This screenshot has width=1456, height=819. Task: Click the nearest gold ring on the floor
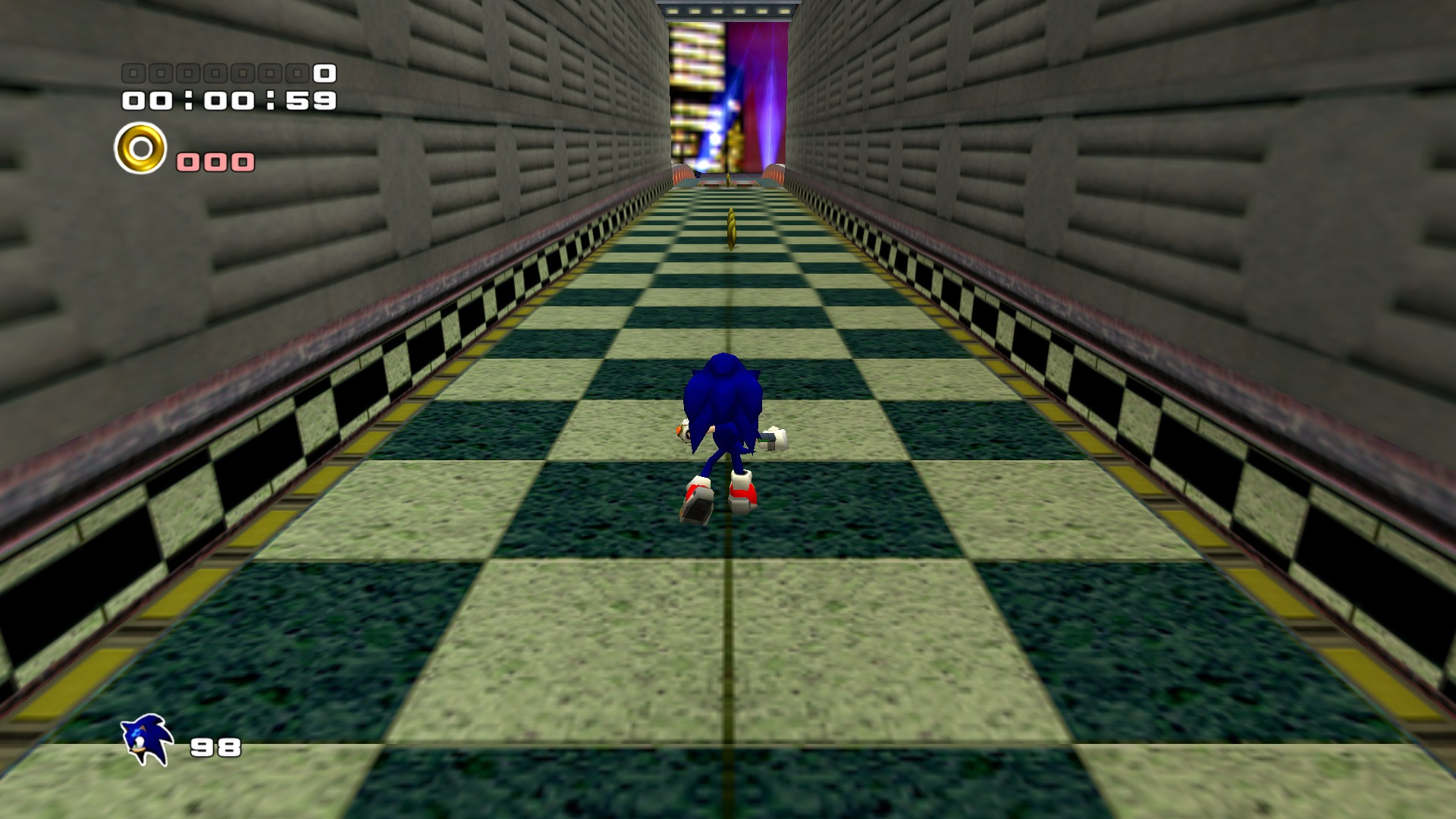click(x=732, y=227)
